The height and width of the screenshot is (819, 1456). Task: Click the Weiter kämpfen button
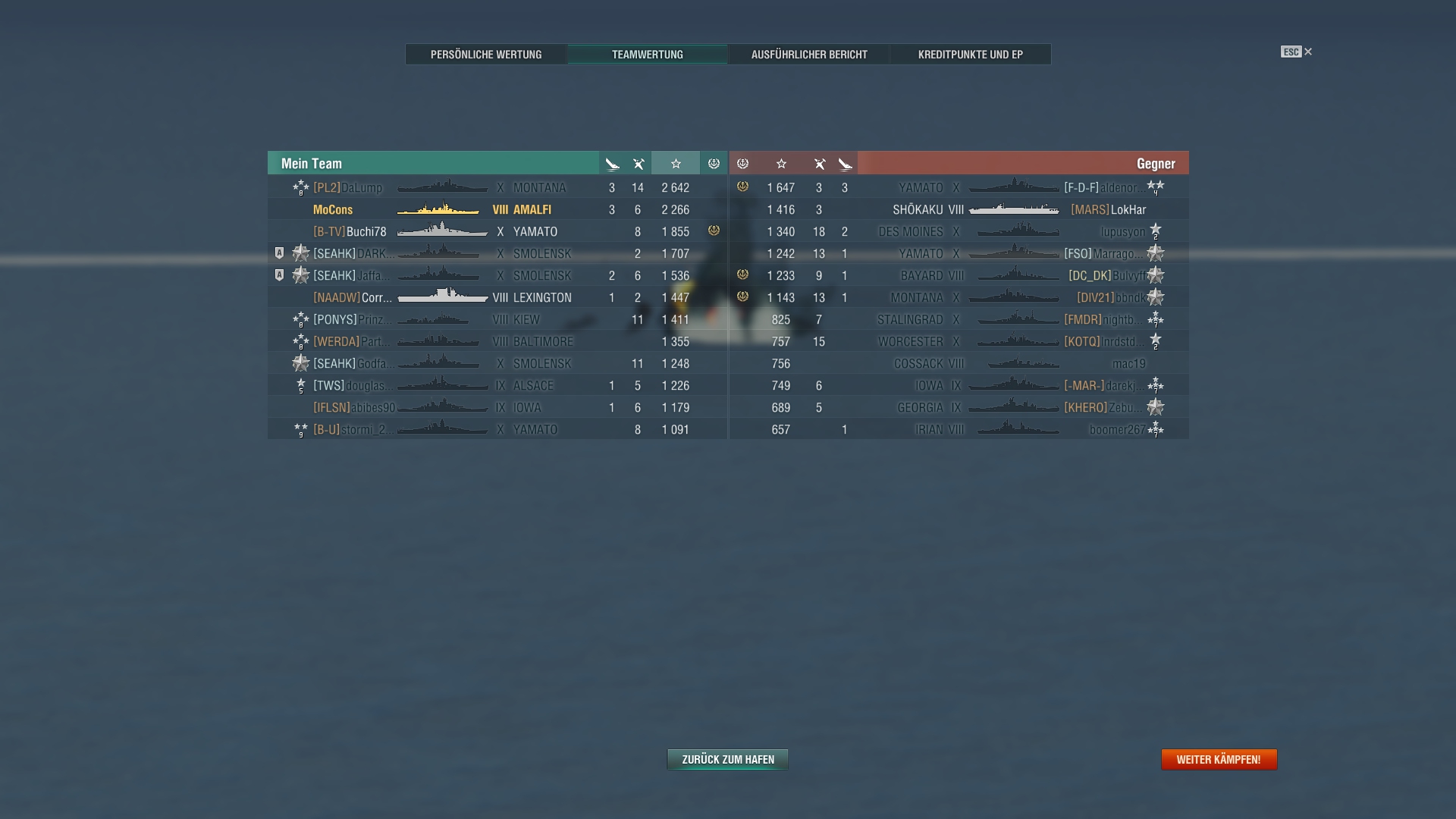pyautogui.click(x=1218, y=759)
